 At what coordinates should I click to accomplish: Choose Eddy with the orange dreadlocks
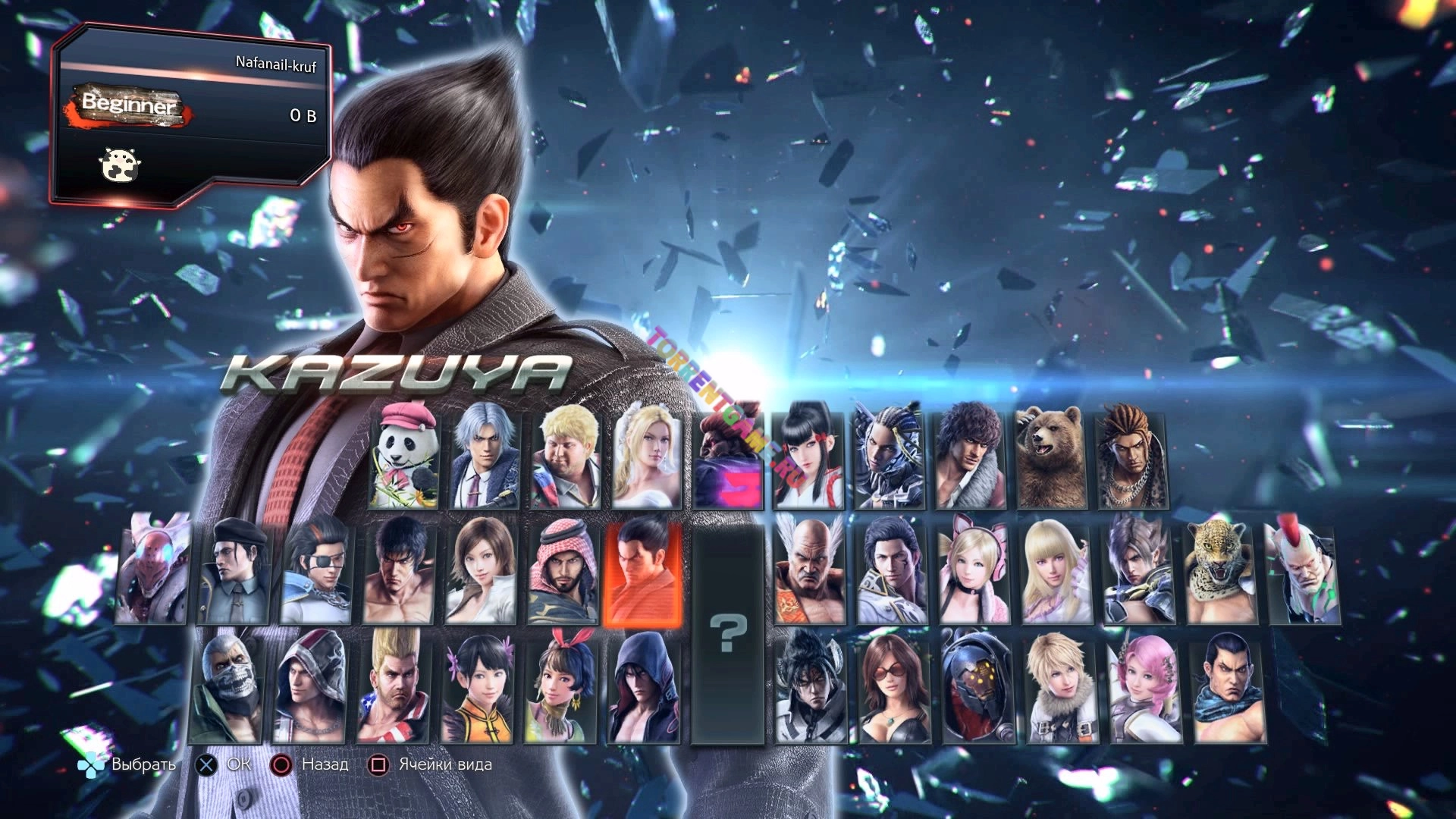(x=1132, y=457)
